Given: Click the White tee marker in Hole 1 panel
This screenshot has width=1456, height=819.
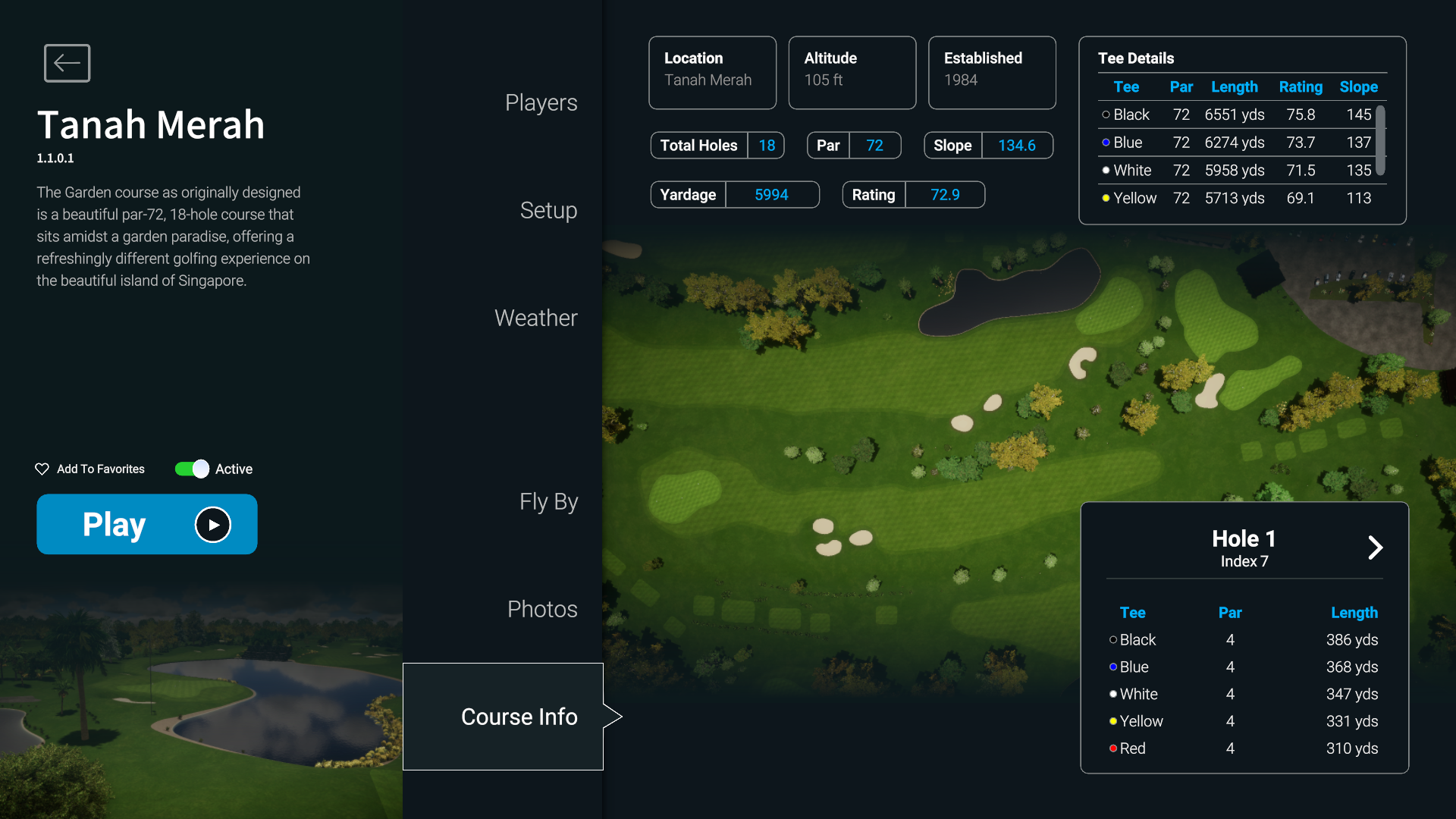Looking at the screenshot, I should tap(1112, 694).
